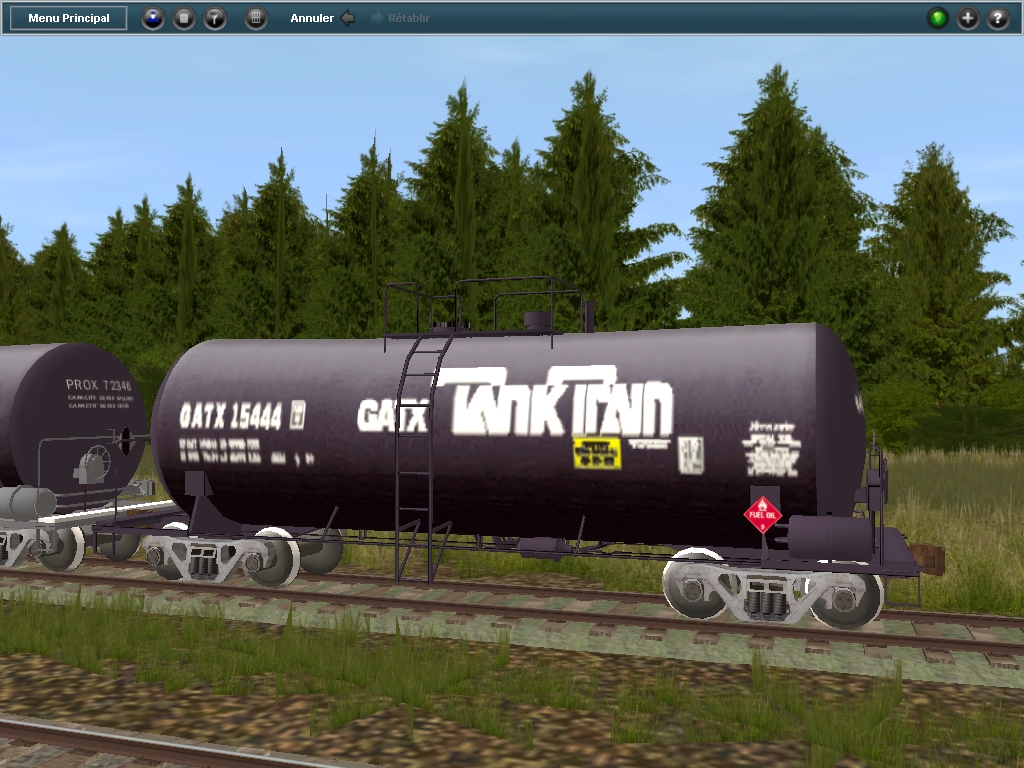Activate the funnel filter toolbar icon
The image size is (1024, 768).
tap(215, 18)
